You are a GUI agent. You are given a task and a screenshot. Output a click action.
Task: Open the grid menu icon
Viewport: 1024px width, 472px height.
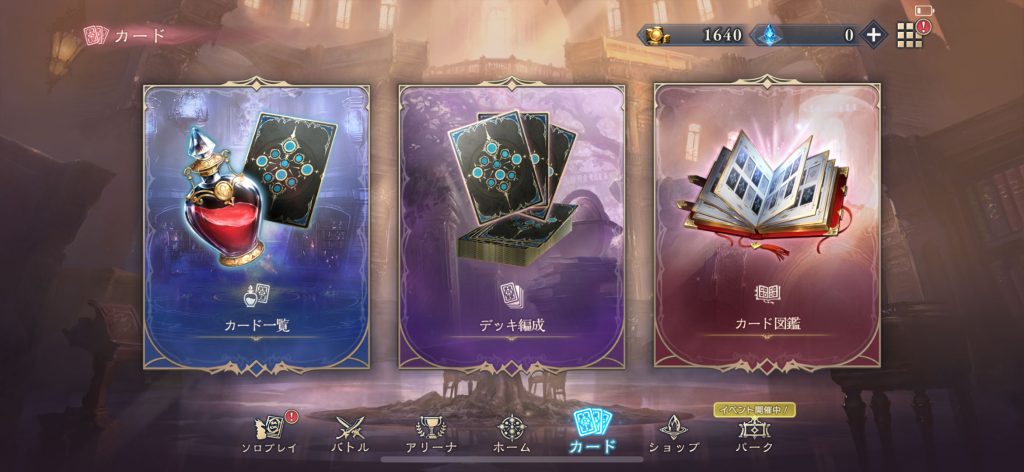pos(908,35)
